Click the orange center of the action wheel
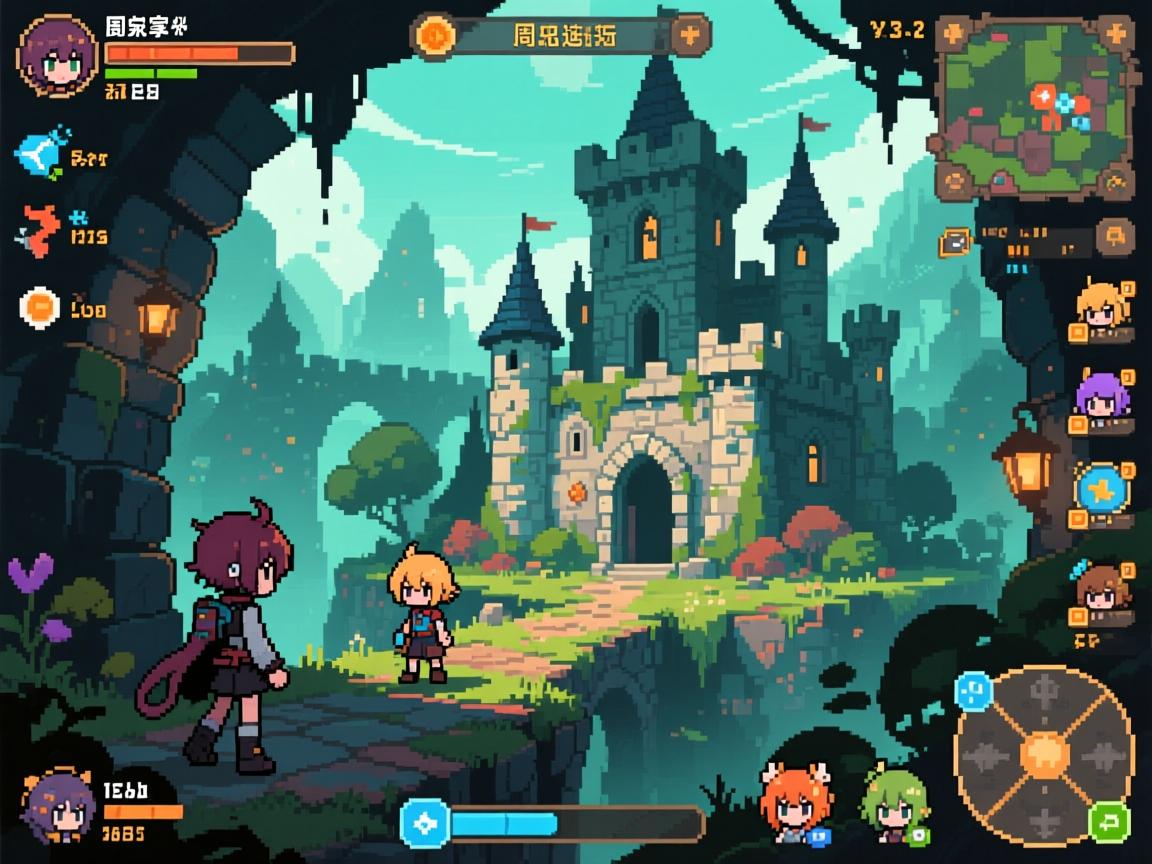 1045,750
